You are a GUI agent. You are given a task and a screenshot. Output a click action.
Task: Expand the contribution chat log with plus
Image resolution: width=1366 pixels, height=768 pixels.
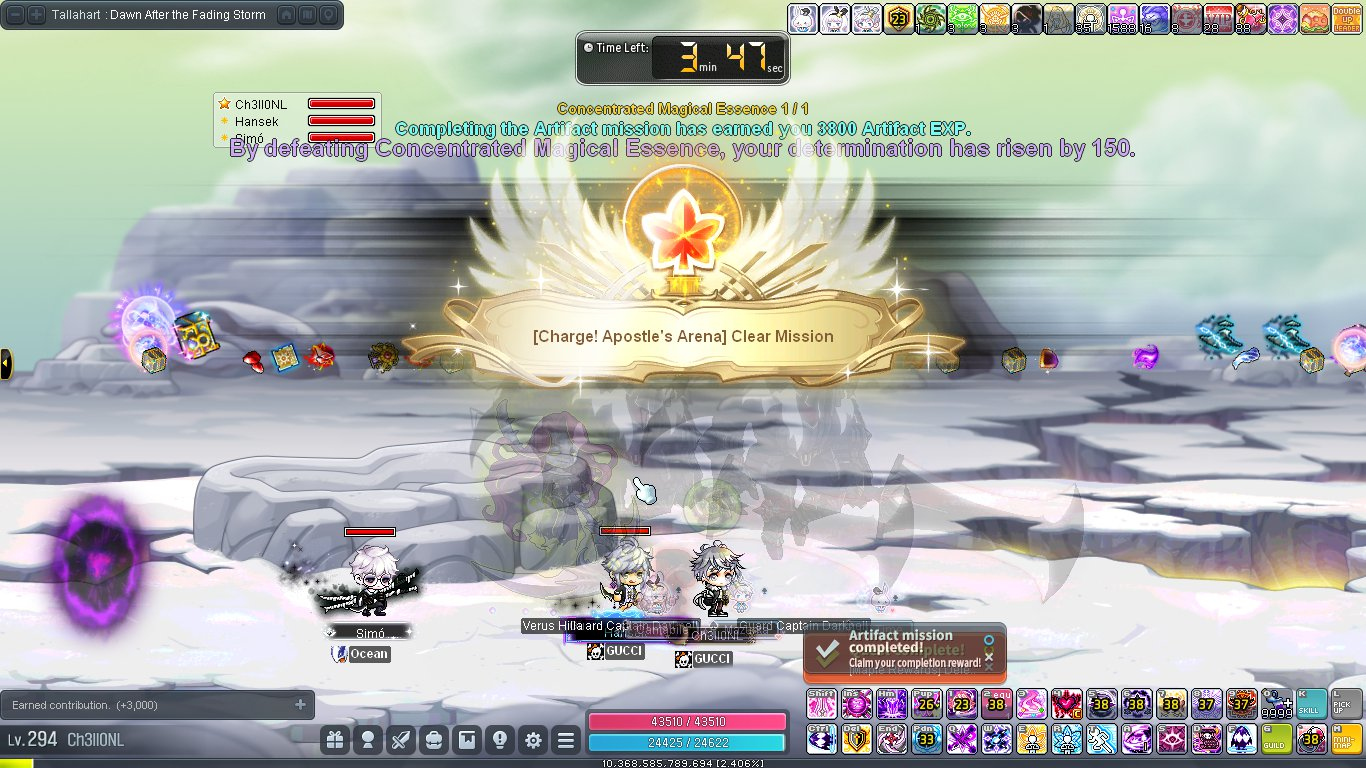pyautogui.click(x=300, y=705)
